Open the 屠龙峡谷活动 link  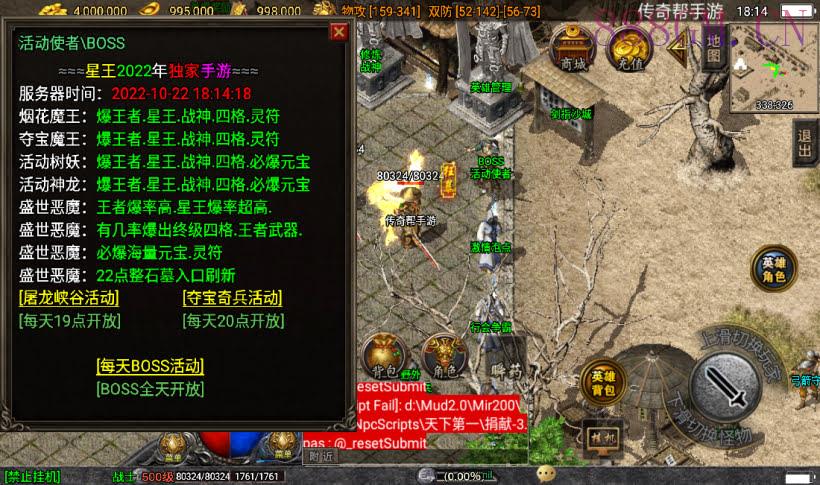pos(68,298)
